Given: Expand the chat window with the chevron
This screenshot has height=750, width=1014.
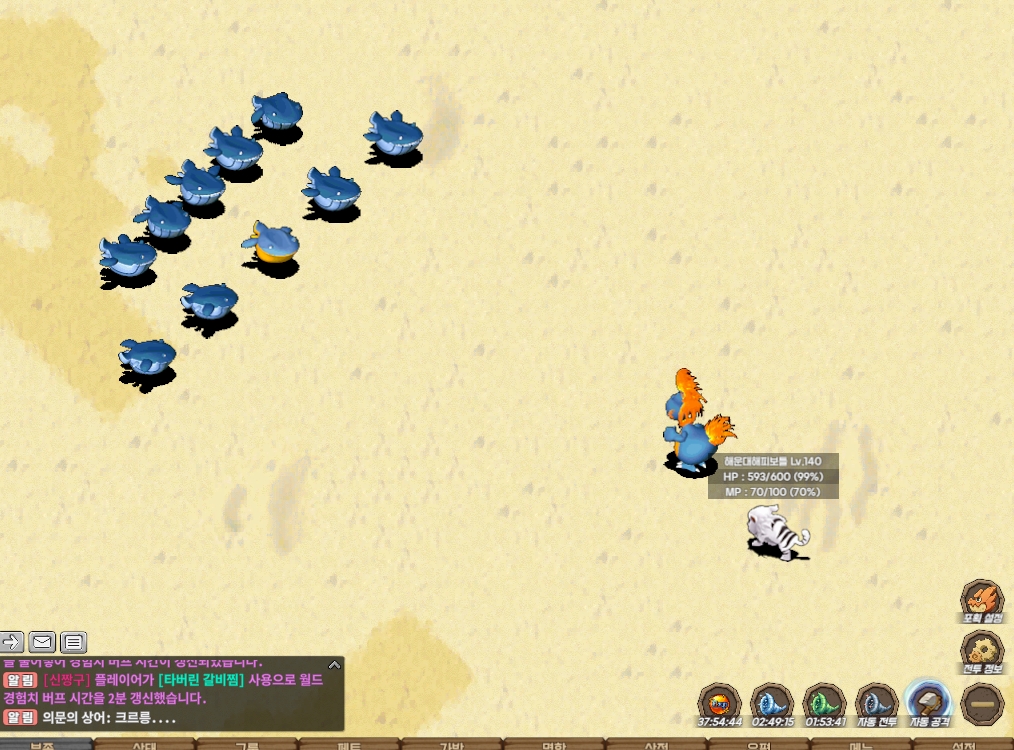Looking at the screenshot, I should tap(335, 663).
